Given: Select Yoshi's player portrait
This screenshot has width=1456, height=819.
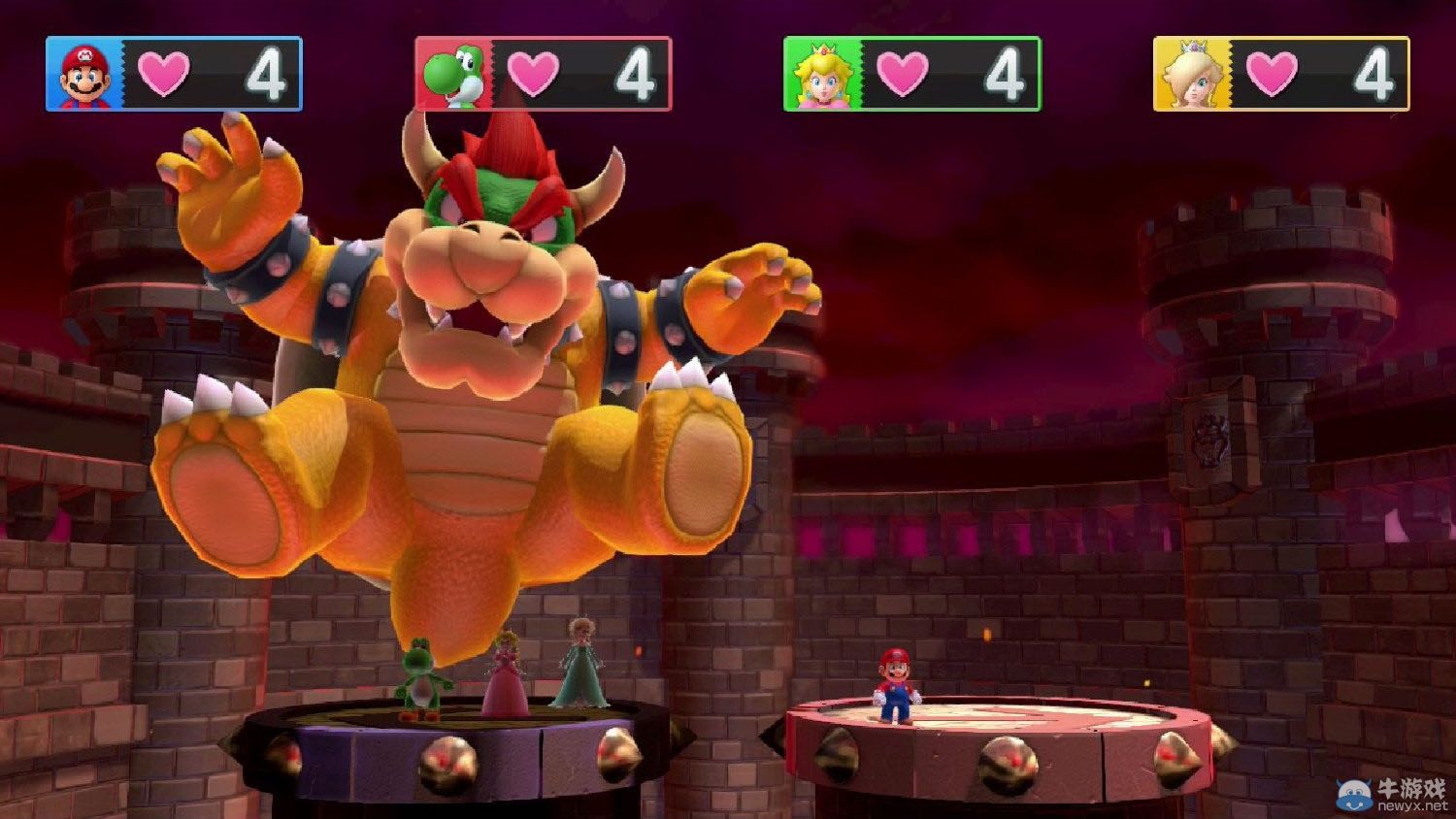Looking at the screenshot, I should 452,75.
